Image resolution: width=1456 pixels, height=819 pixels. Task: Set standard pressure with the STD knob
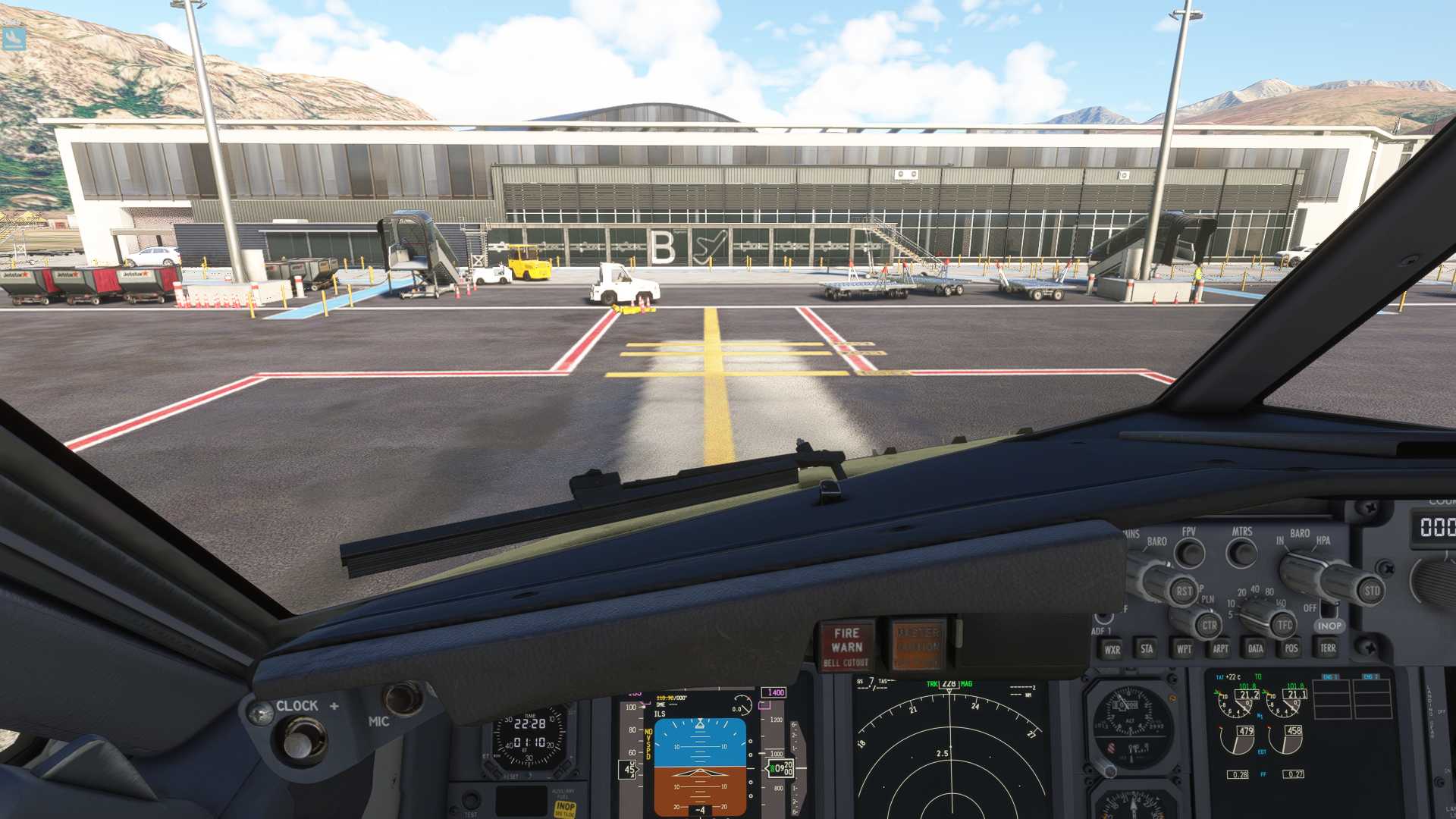tap(1371, 591)
